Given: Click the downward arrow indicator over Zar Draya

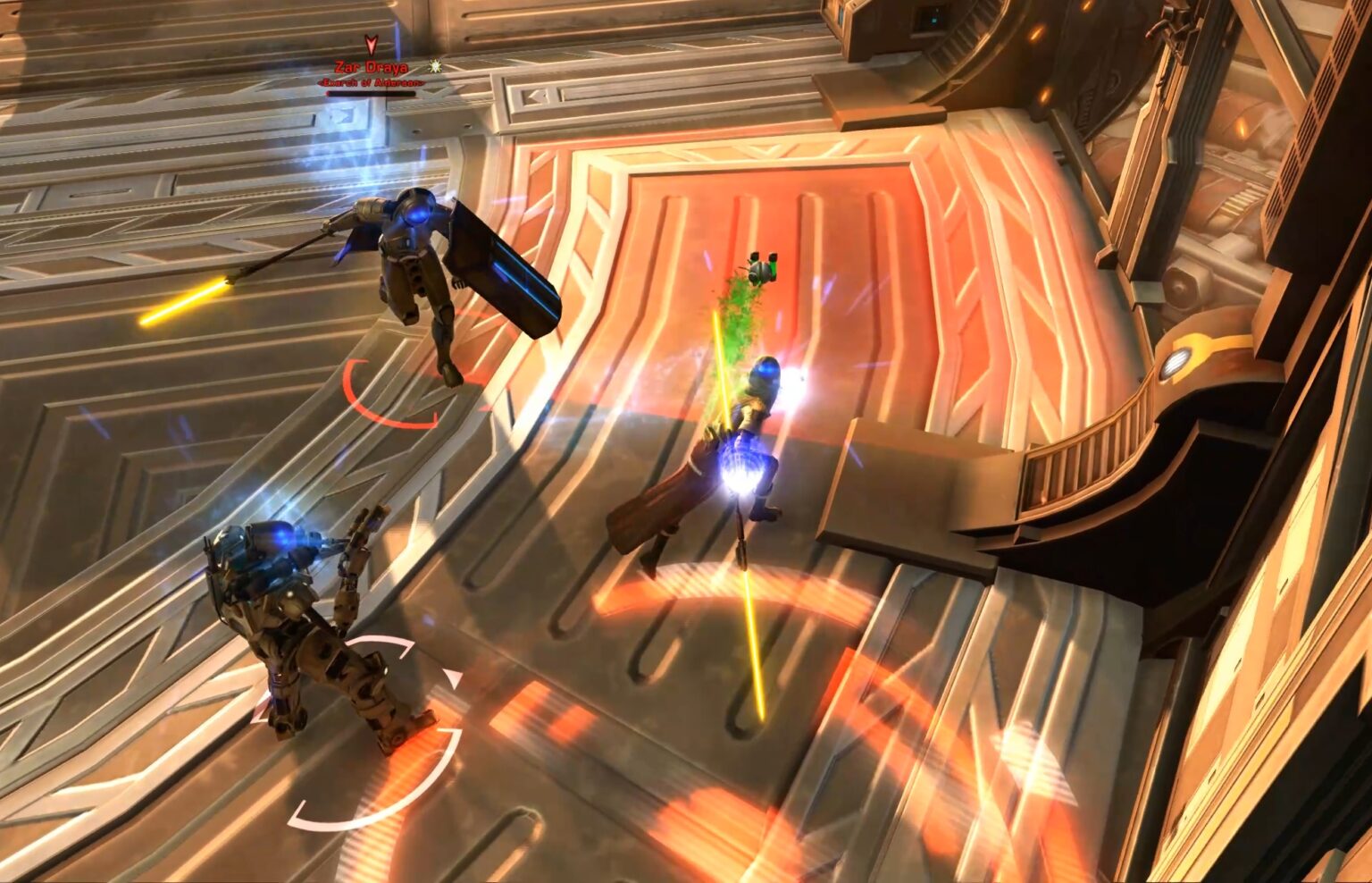Looking at the screenshot, I should 370,45.
